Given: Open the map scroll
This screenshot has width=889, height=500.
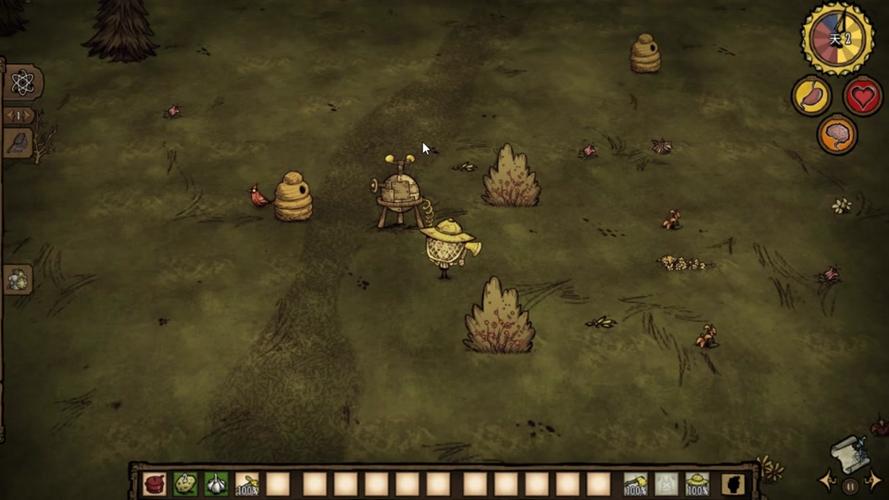Looking at the screenshot, I should tap(848, 452).
